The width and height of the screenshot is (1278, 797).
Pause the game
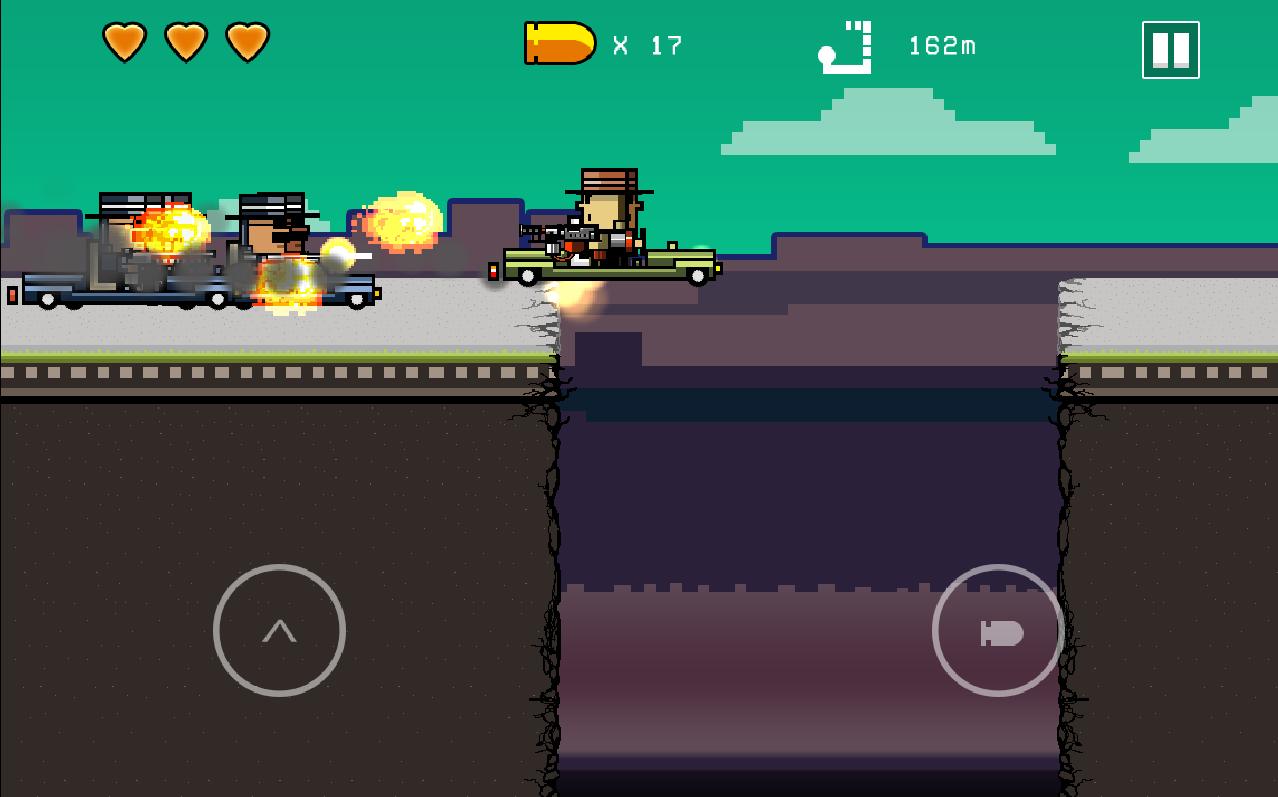pos(1170,49)
